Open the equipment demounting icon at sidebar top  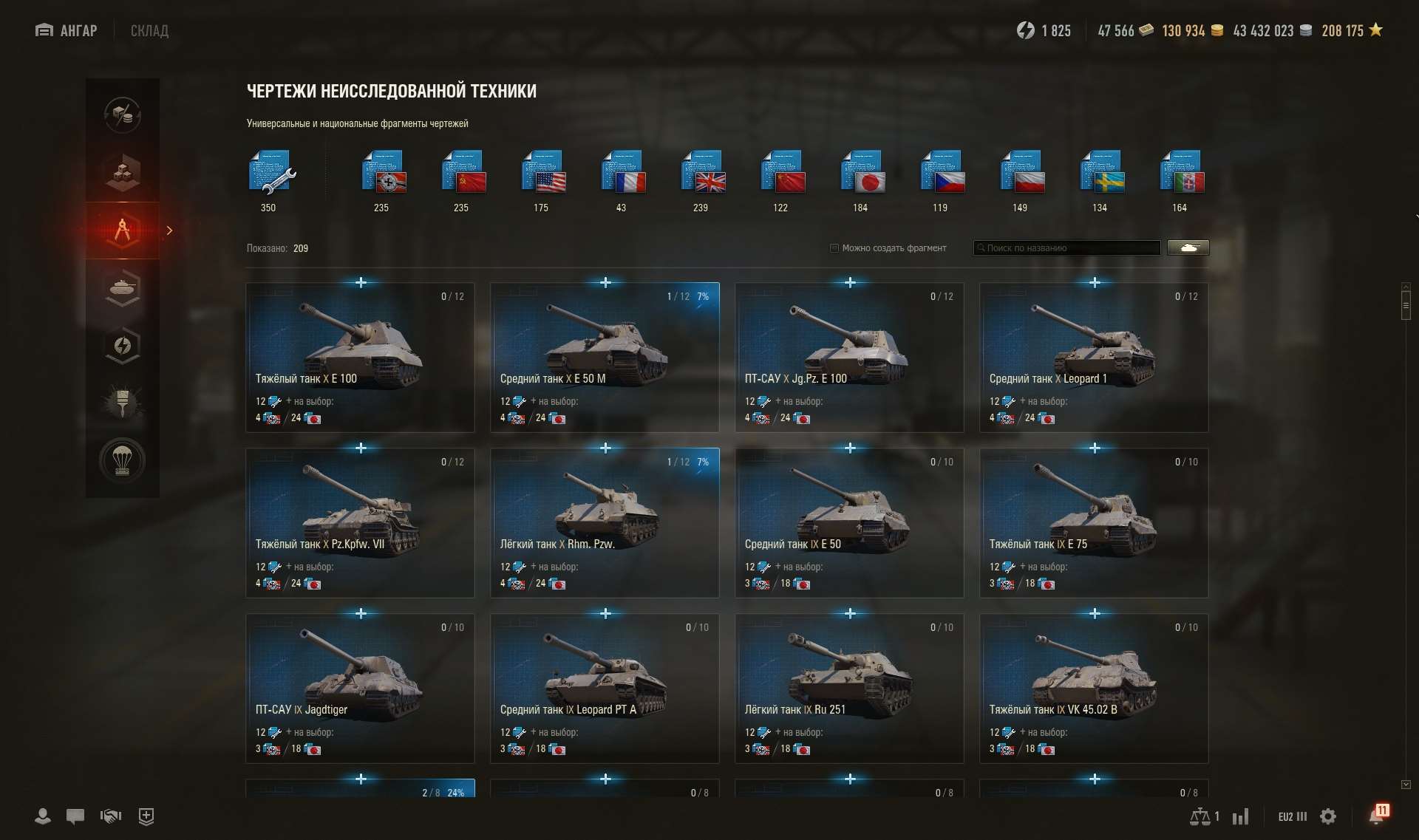coord(123,115)
